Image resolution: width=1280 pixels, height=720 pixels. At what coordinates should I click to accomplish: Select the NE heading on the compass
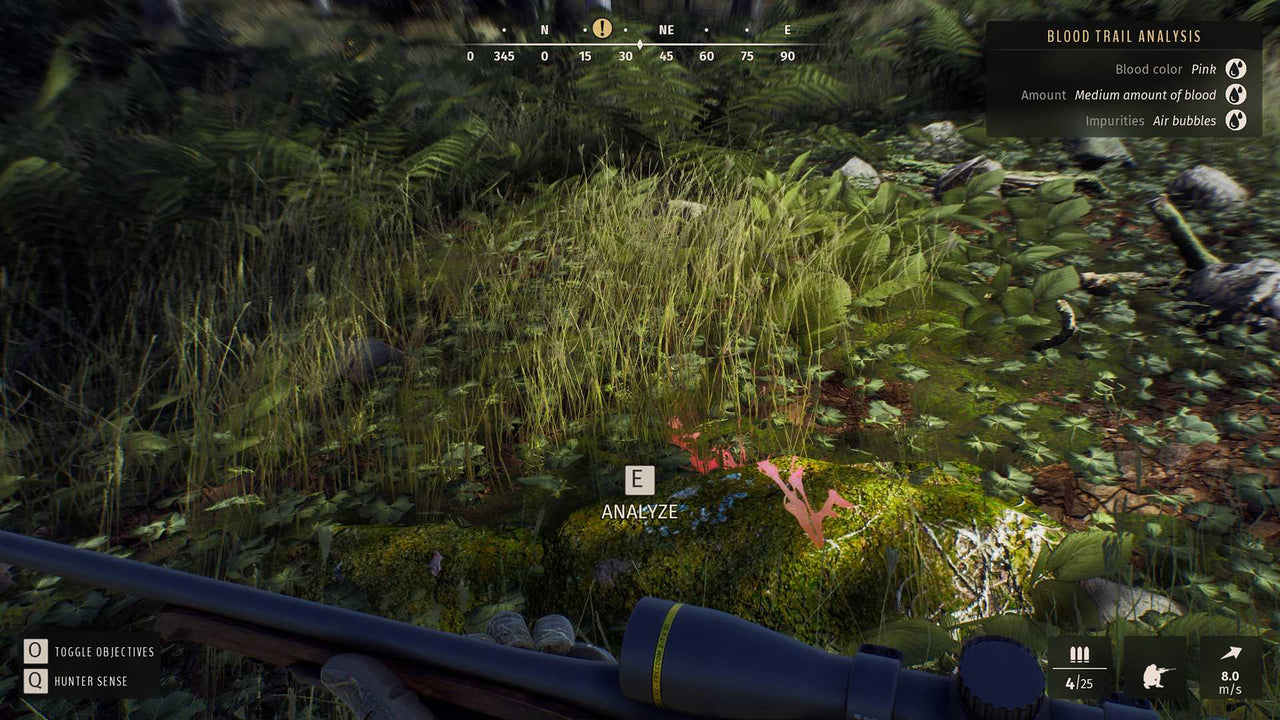tap(665, 30)
